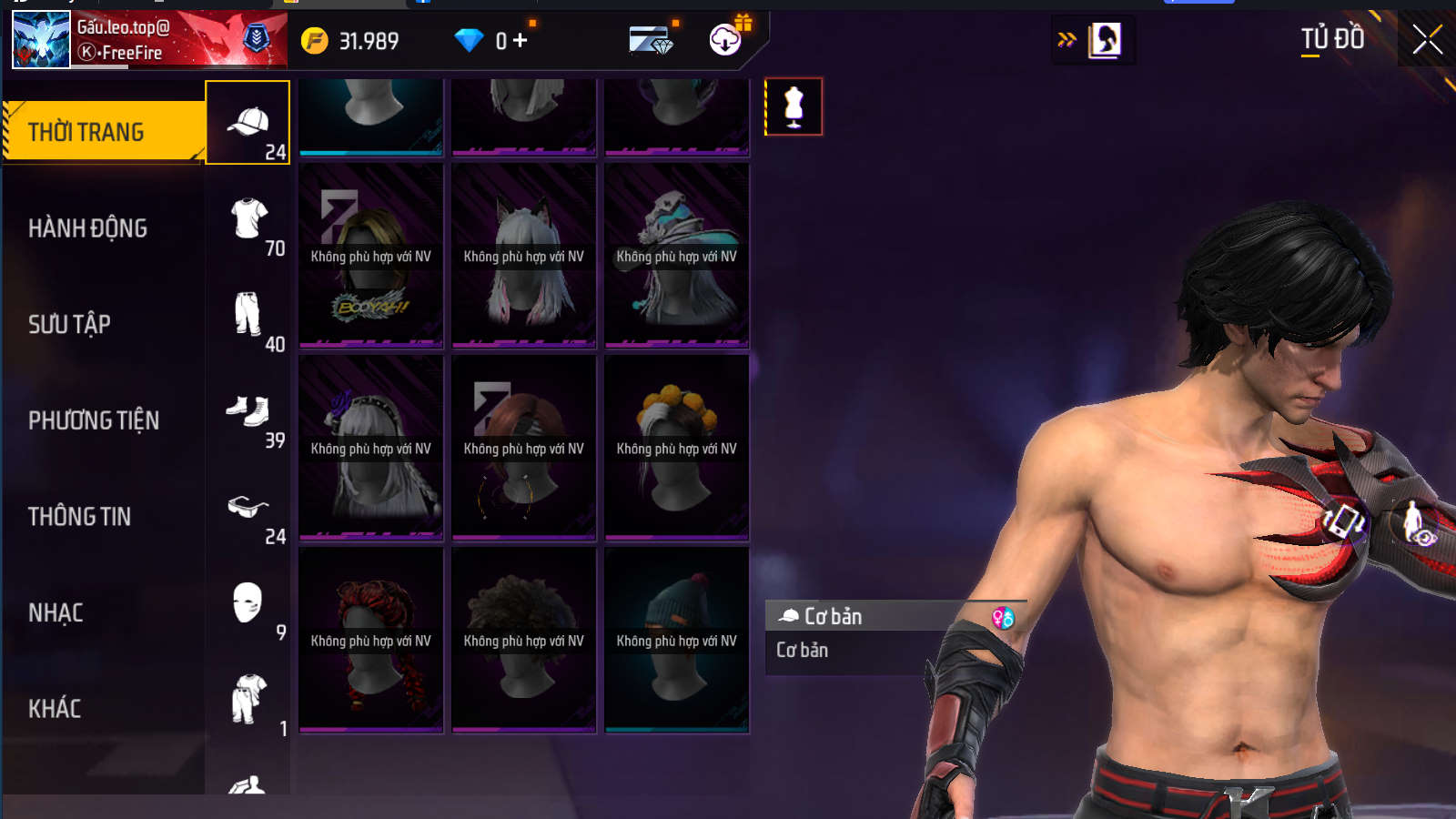Click the mannequin icon button
The width and height of the screenshot is (1456, 819).
tap(794, 106)
